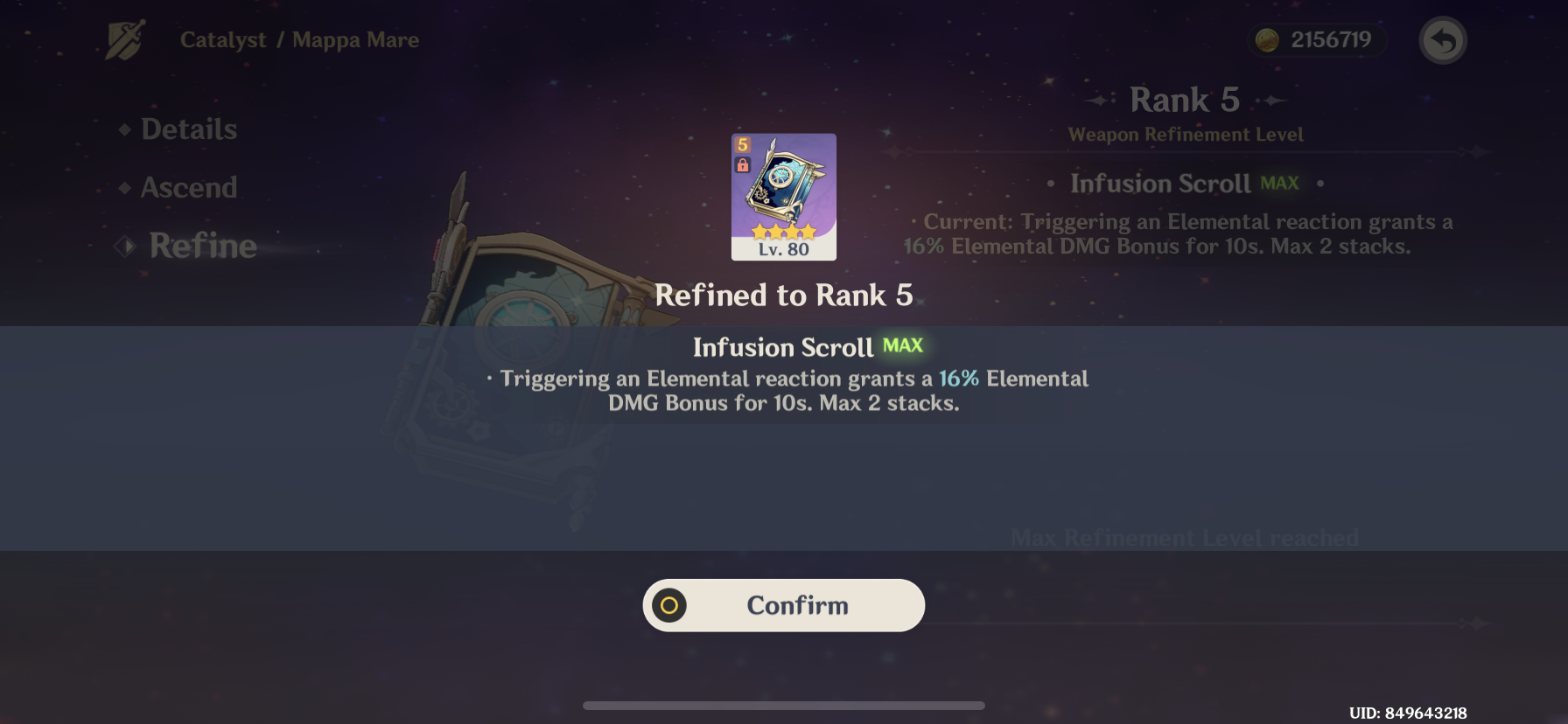
Task: Expand the diamond marker beside Ascend
Action: coord(126,186)
